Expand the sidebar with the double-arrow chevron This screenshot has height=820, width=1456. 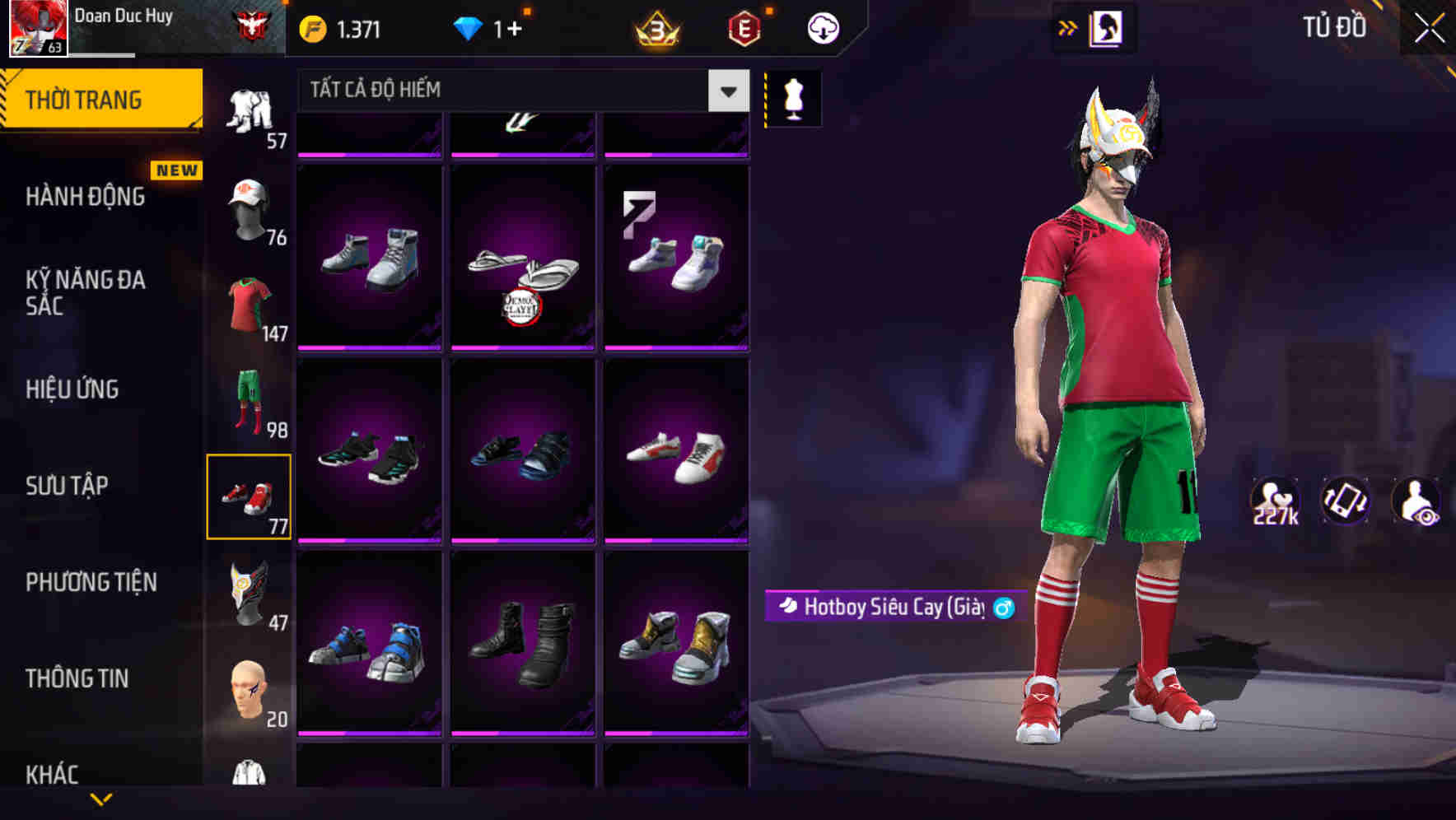pos(1067,27)
